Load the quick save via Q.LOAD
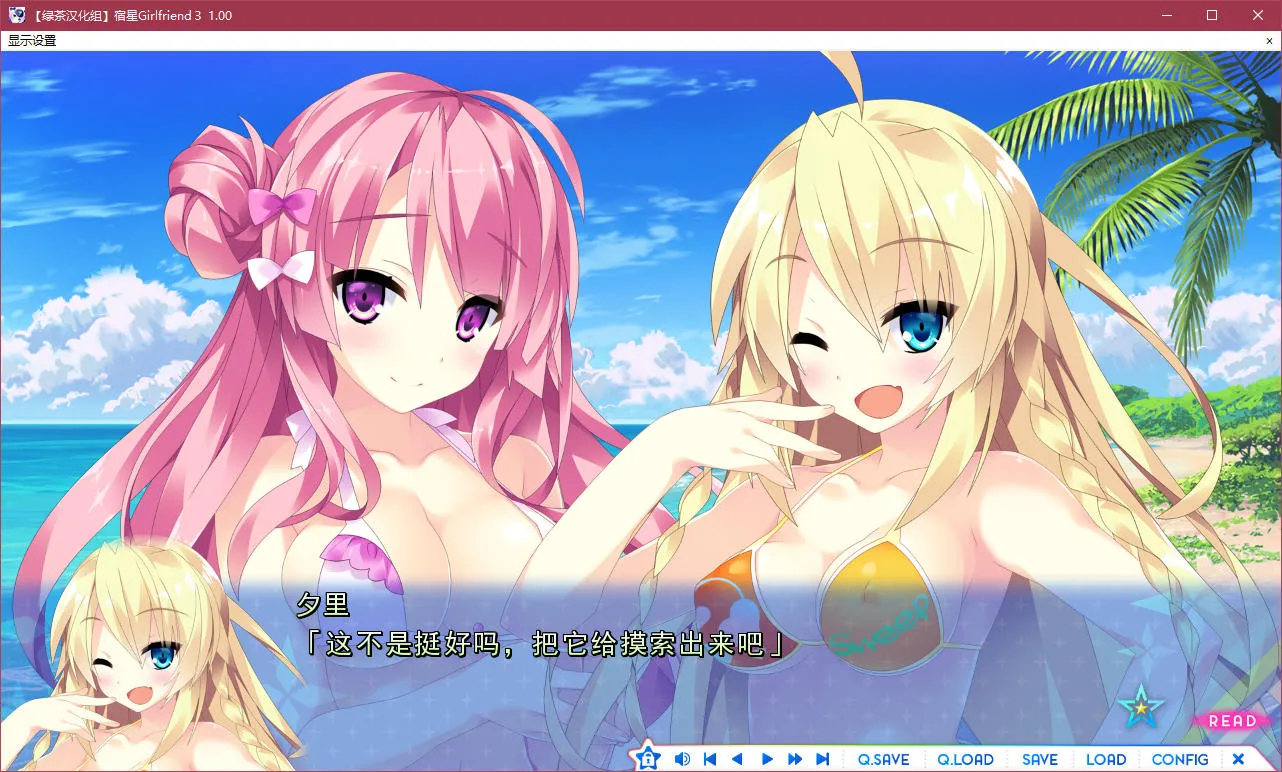Screen dimensions: 1282x772 [x=965, y=759]
